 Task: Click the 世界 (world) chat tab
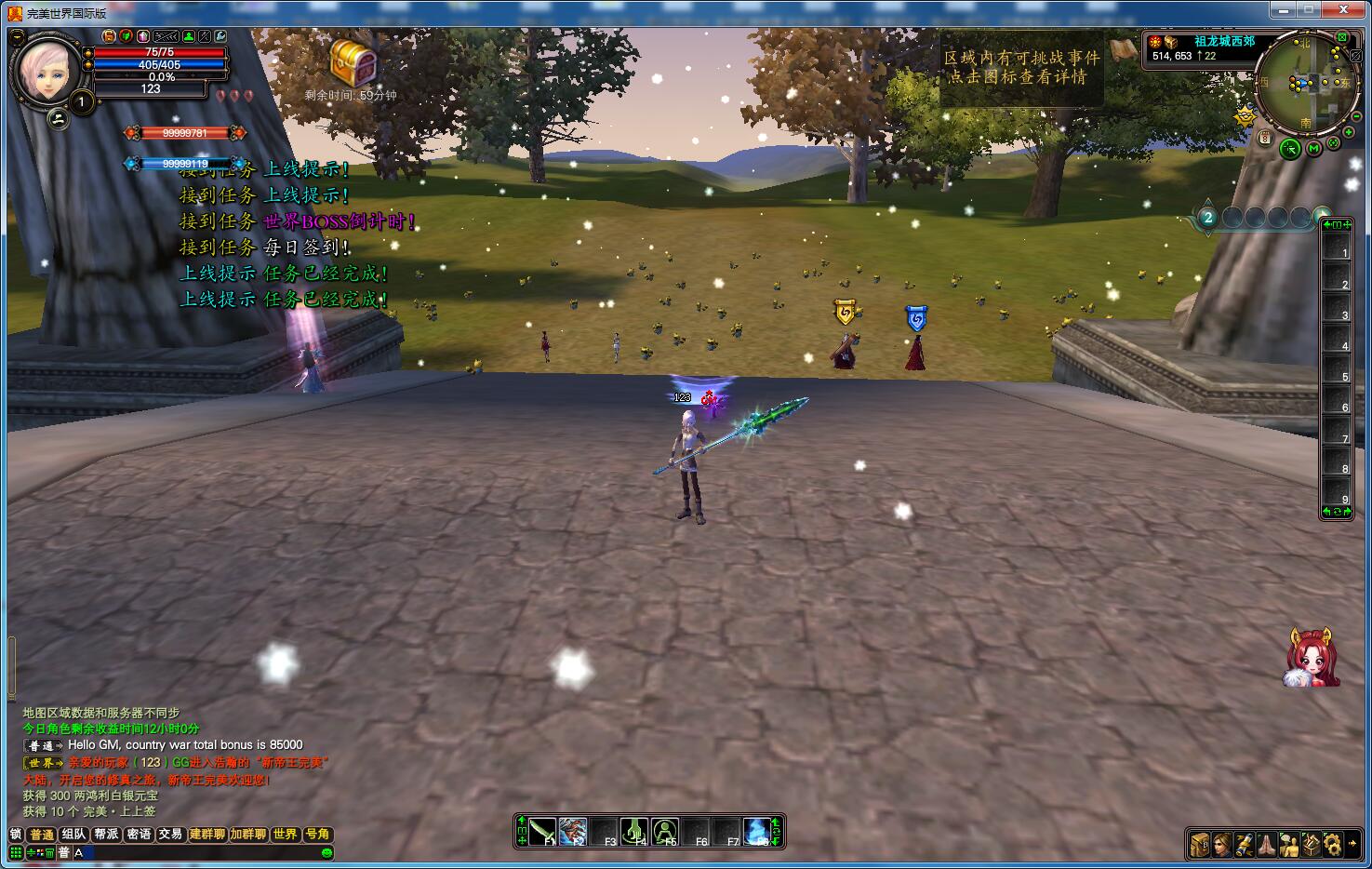(x=286, y=835)
